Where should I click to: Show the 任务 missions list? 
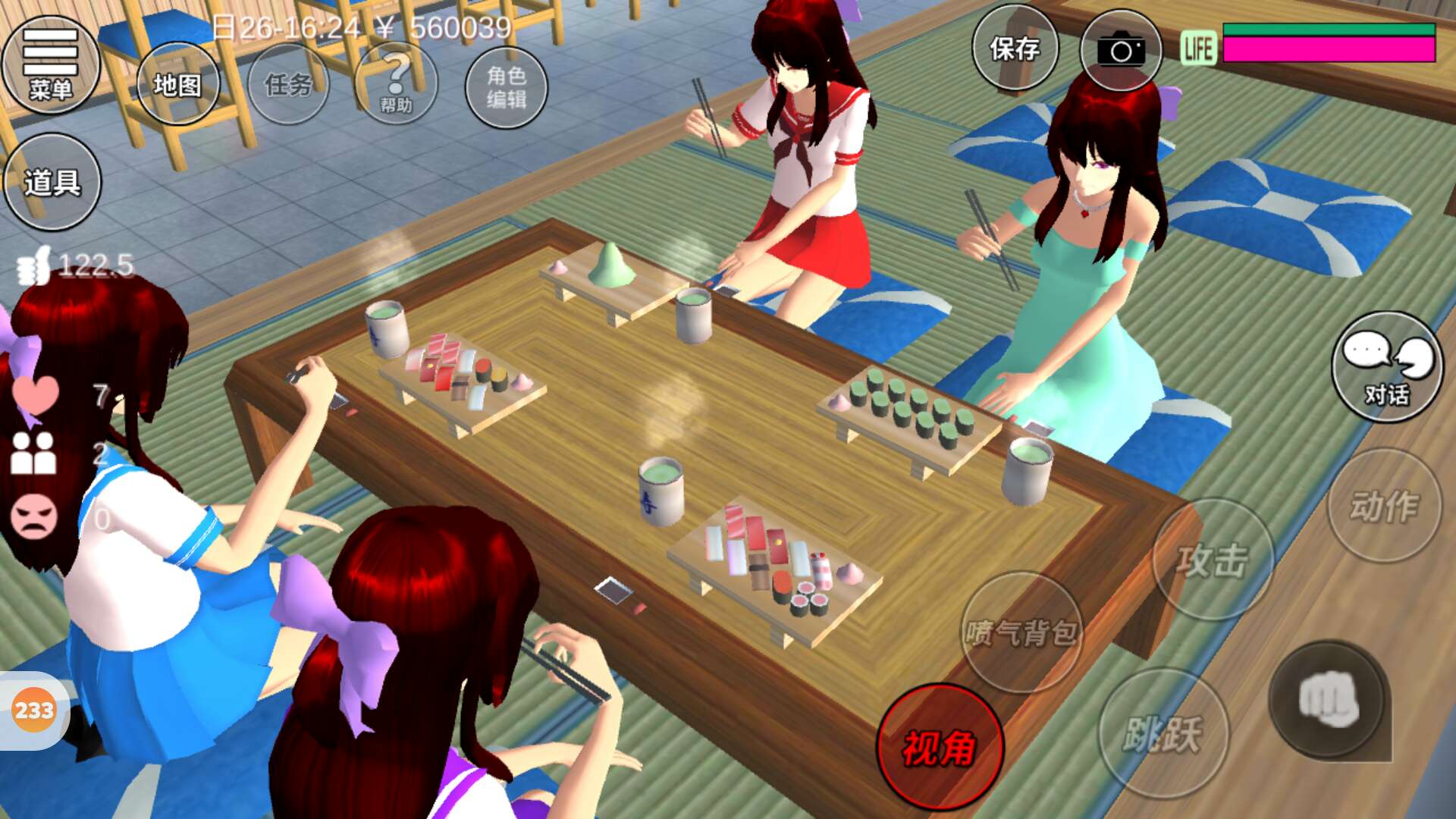point(288,84)
